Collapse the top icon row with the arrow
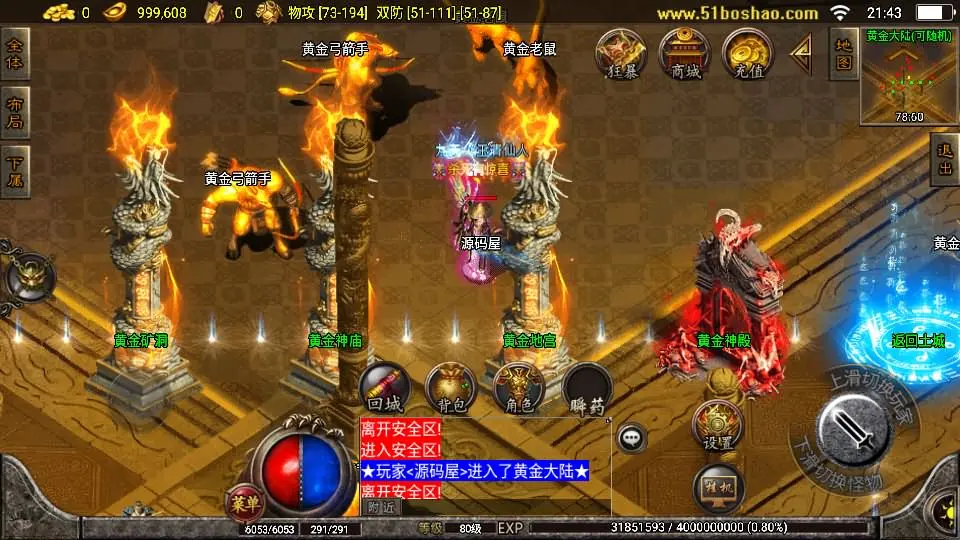This screenshot has height=540, width=960. click(x=801, y=54)
